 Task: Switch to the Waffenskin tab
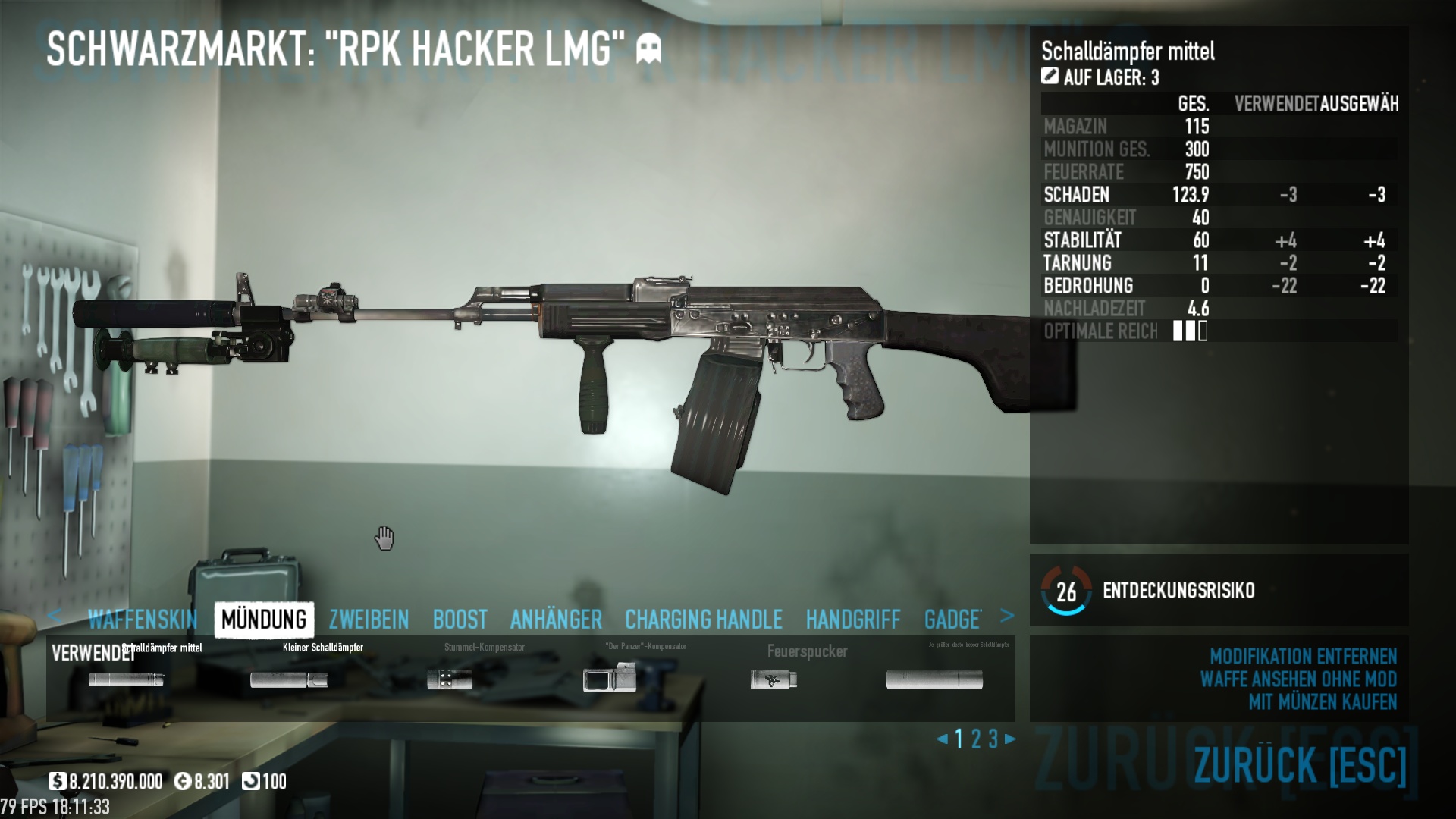pos(143,620)
